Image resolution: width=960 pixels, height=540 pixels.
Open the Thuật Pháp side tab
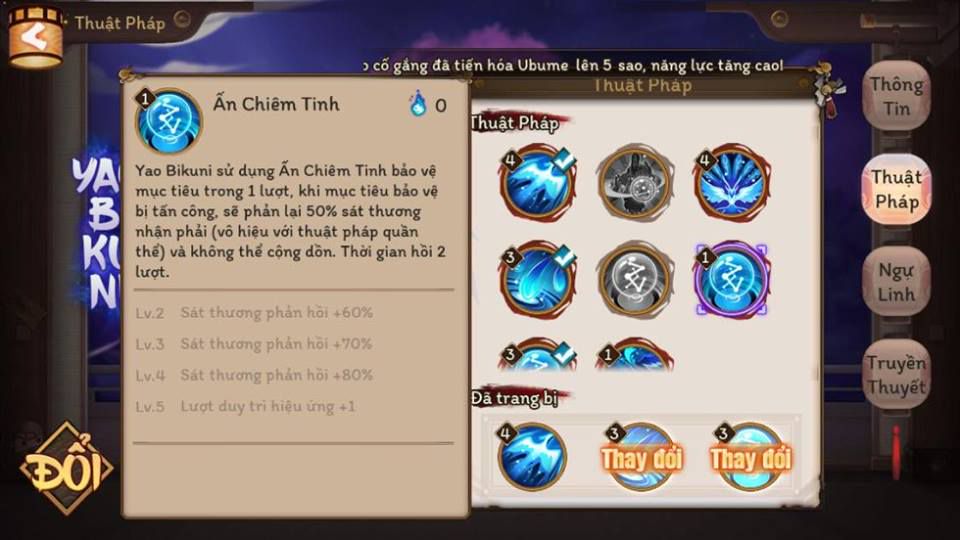click(896, 189)
